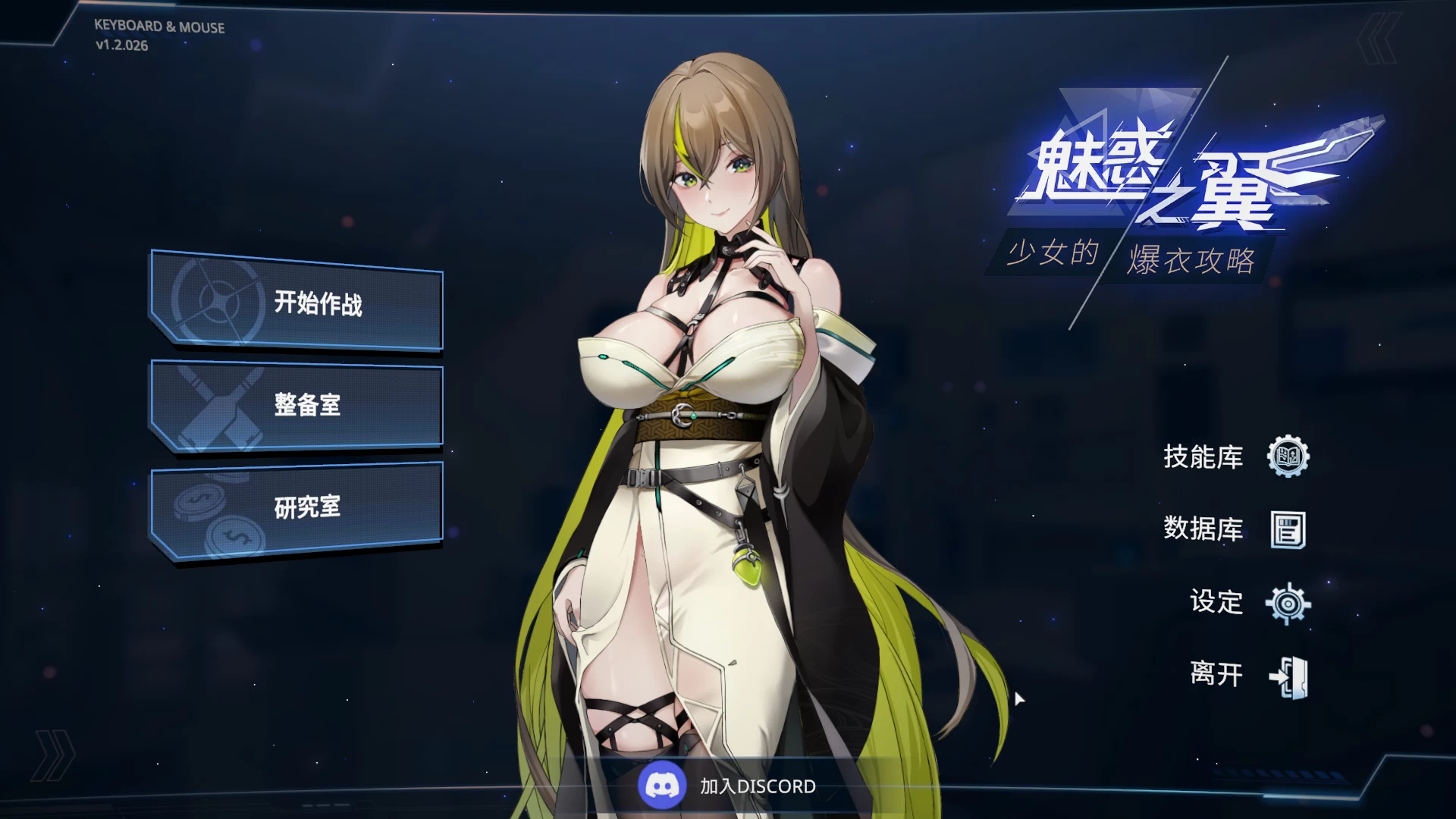Click the Discord logo icon at the bottom
Image resolution: width=1456 pixels, height=819 pixels.
(x=661, y=786)
